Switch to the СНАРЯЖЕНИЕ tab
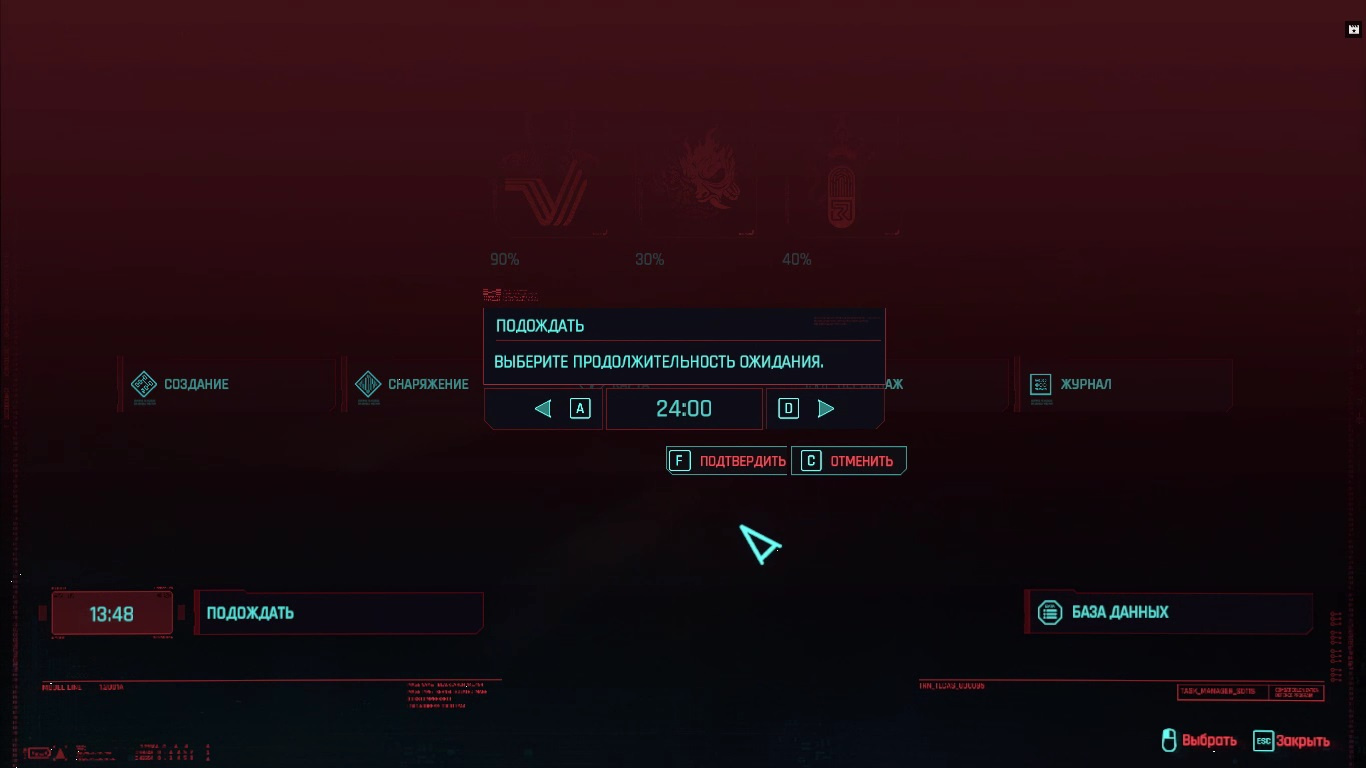This screenshot has height=768, width=1366. [x=430, y=383]
